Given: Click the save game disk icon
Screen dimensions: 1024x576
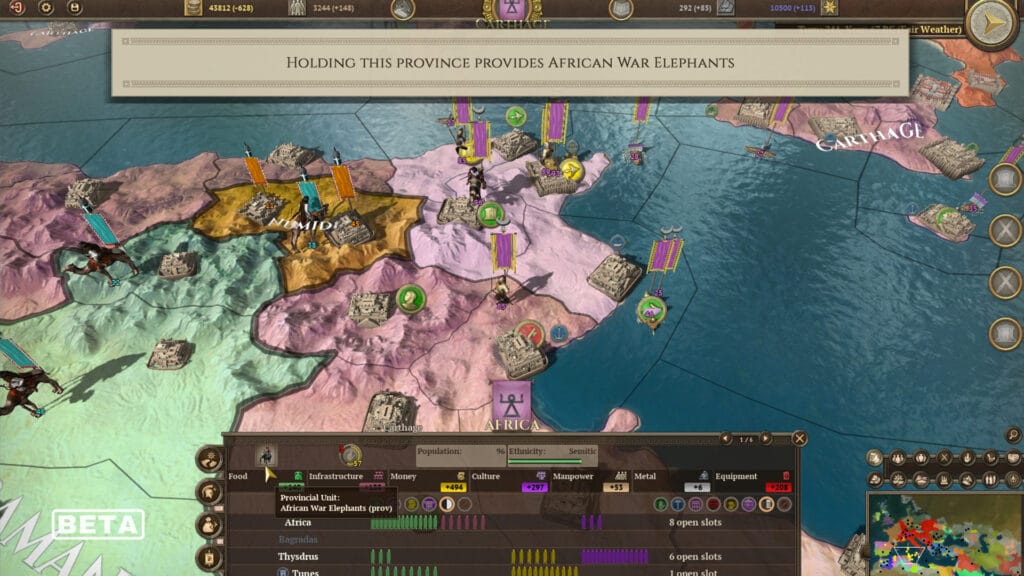Looking at the screenshot, I should point(74,8).
